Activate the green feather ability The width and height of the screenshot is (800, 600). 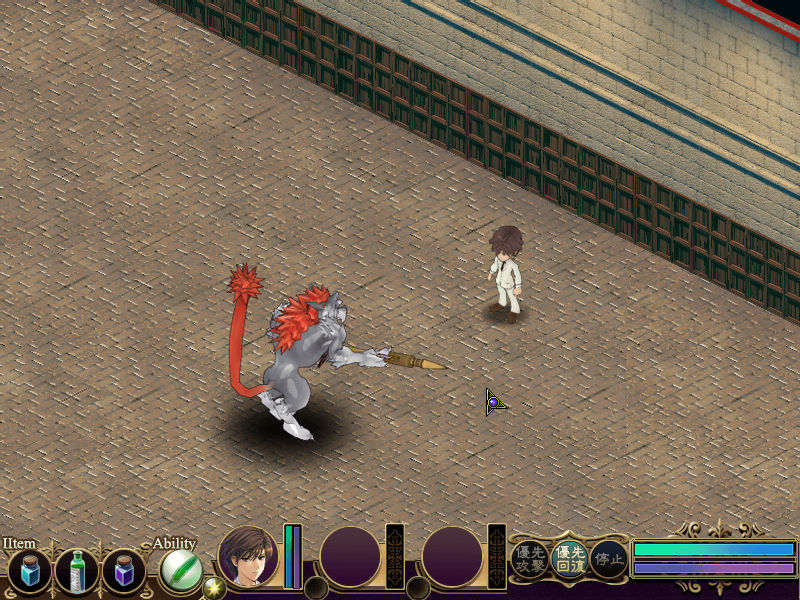[x=181, y=572]
